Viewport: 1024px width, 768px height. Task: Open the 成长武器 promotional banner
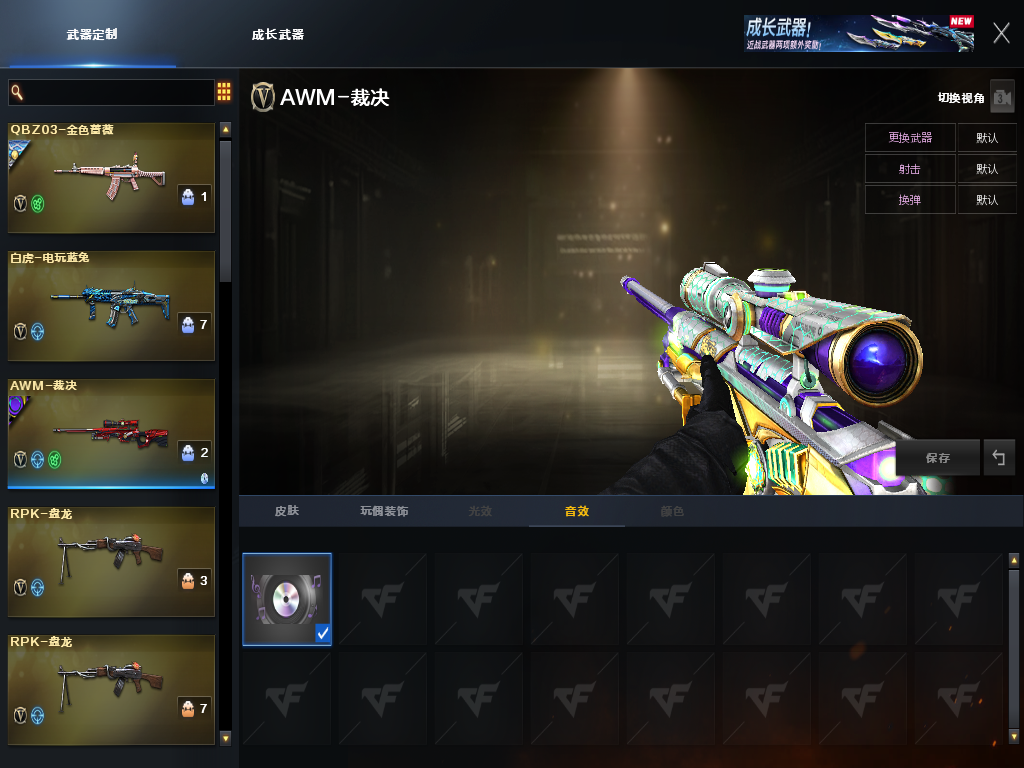click(x=858, y=33)
